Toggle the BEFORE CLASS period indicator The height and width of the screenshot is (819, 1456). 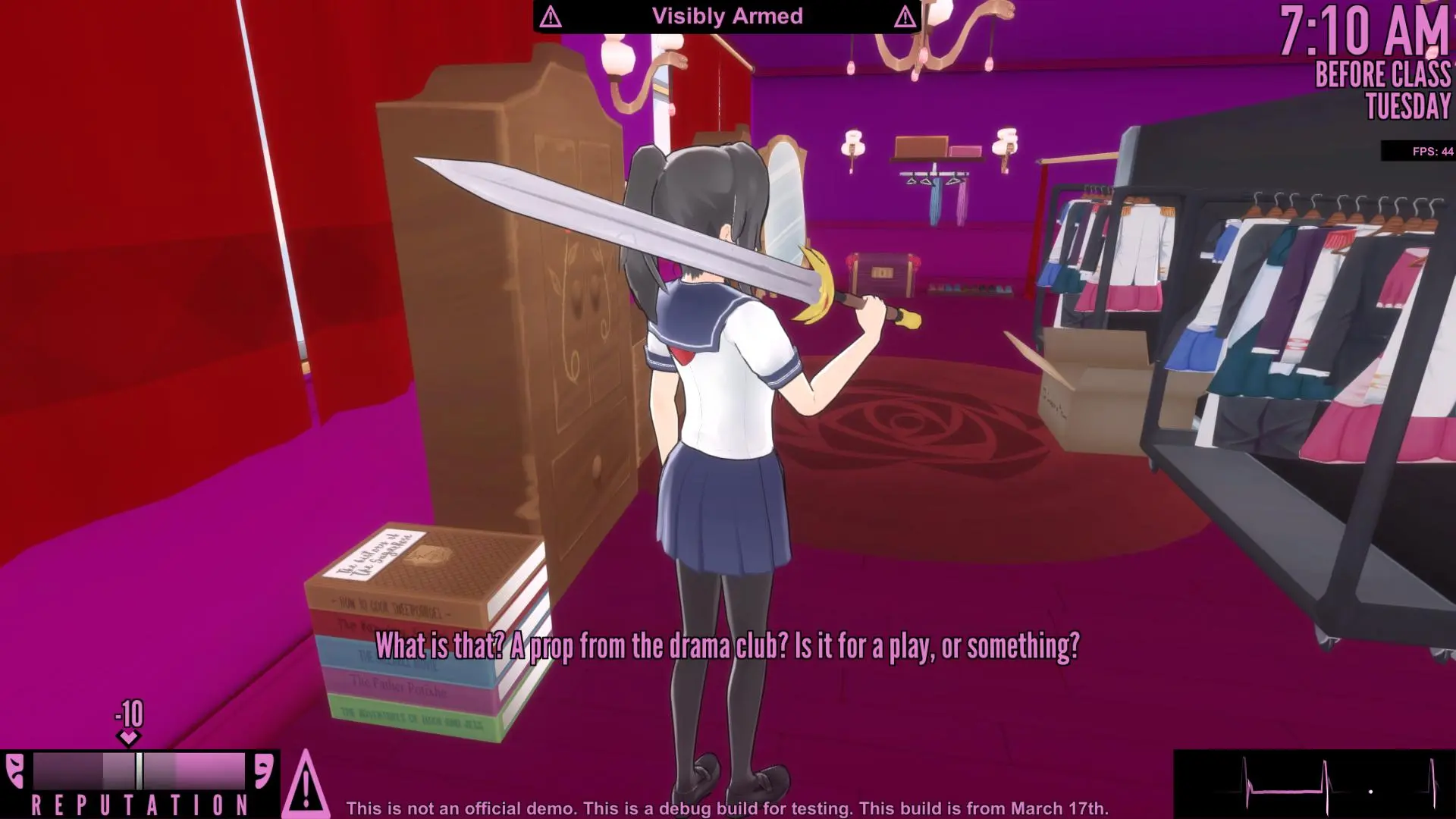pyautogui.click(x=1382, y=76)
